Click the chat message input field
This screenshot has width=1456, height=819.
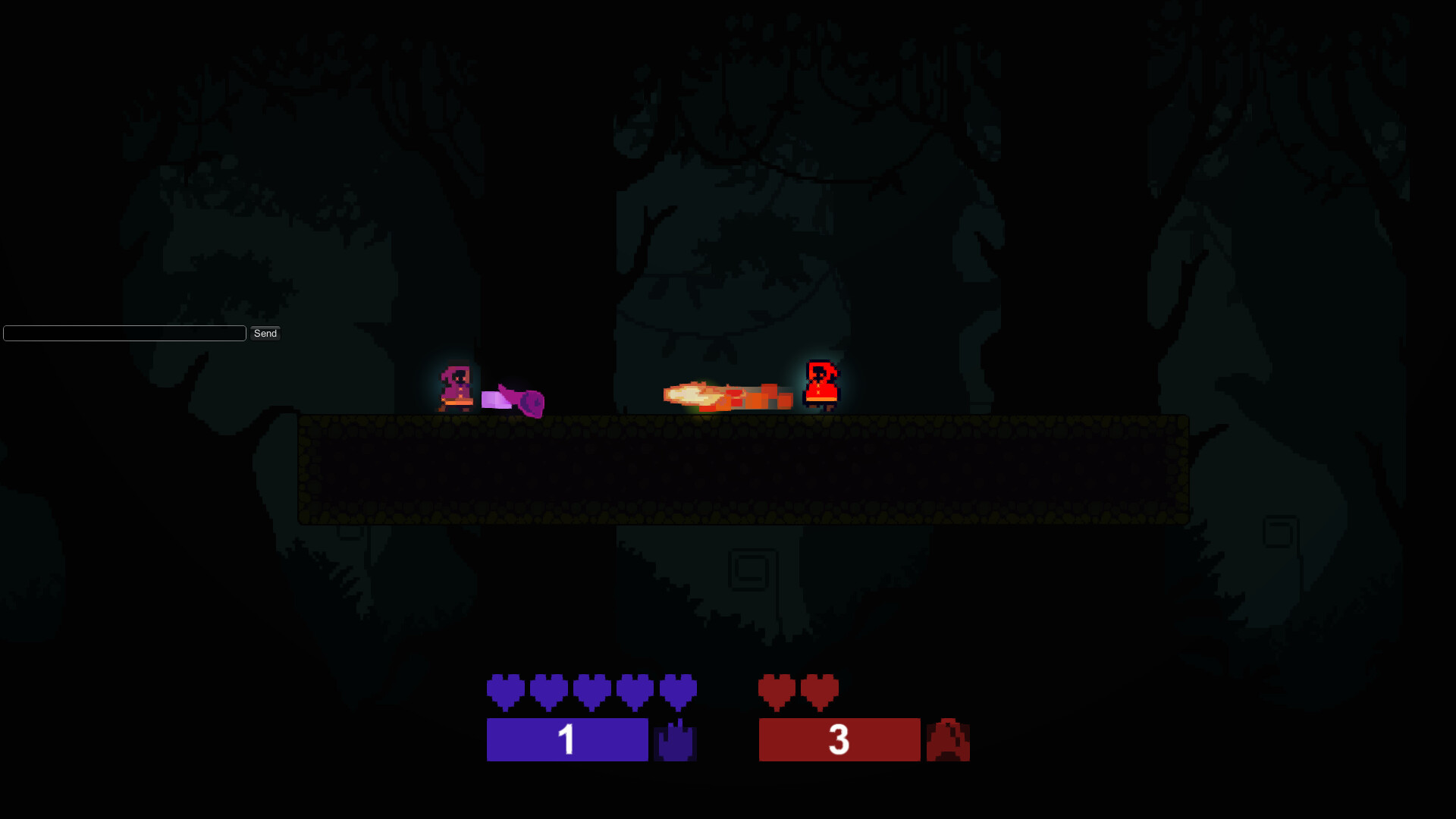click(124, 333)
